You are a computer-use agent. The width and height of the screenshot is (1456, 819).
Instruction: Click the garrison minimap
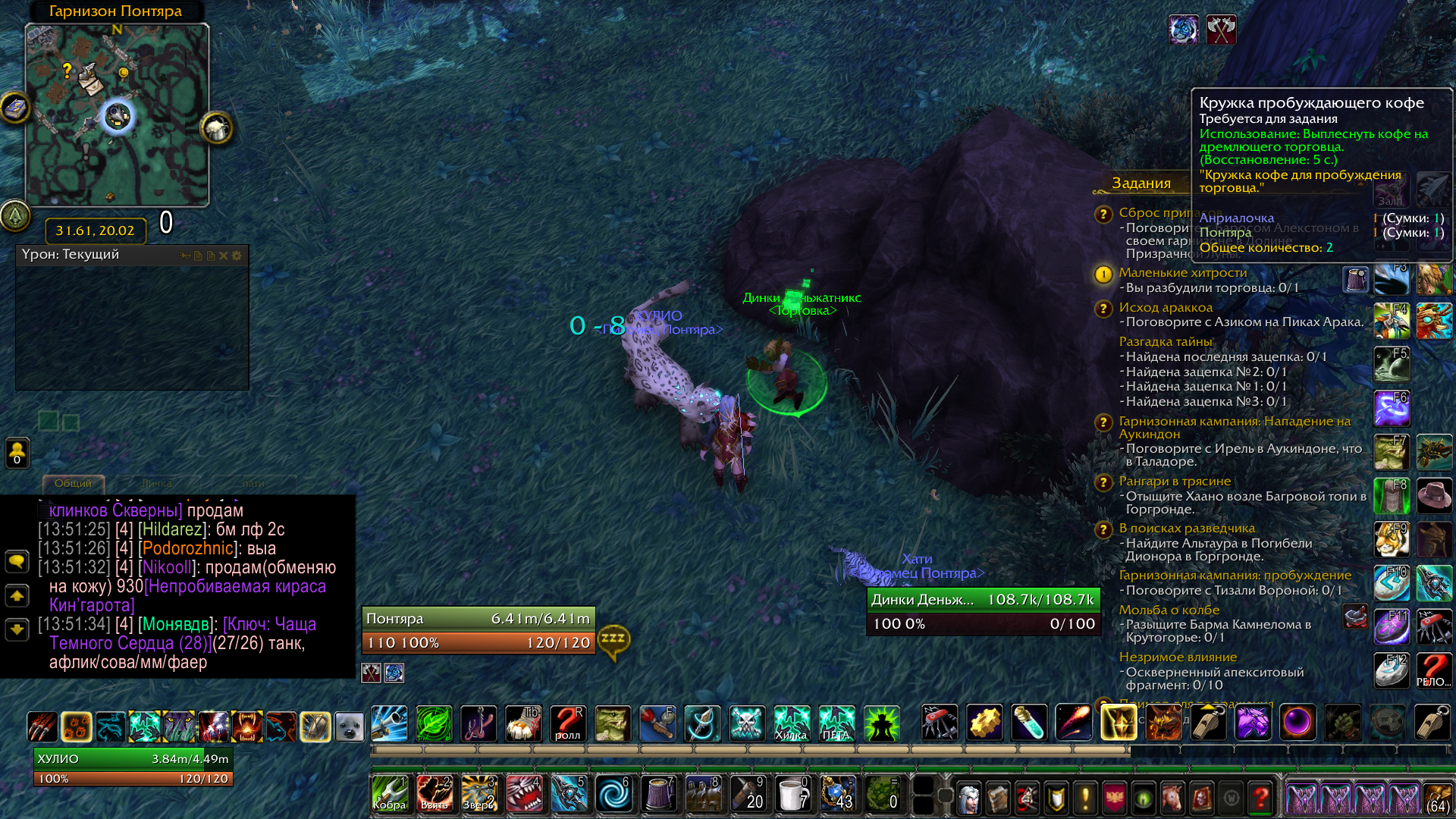click(x=117, y=114)
